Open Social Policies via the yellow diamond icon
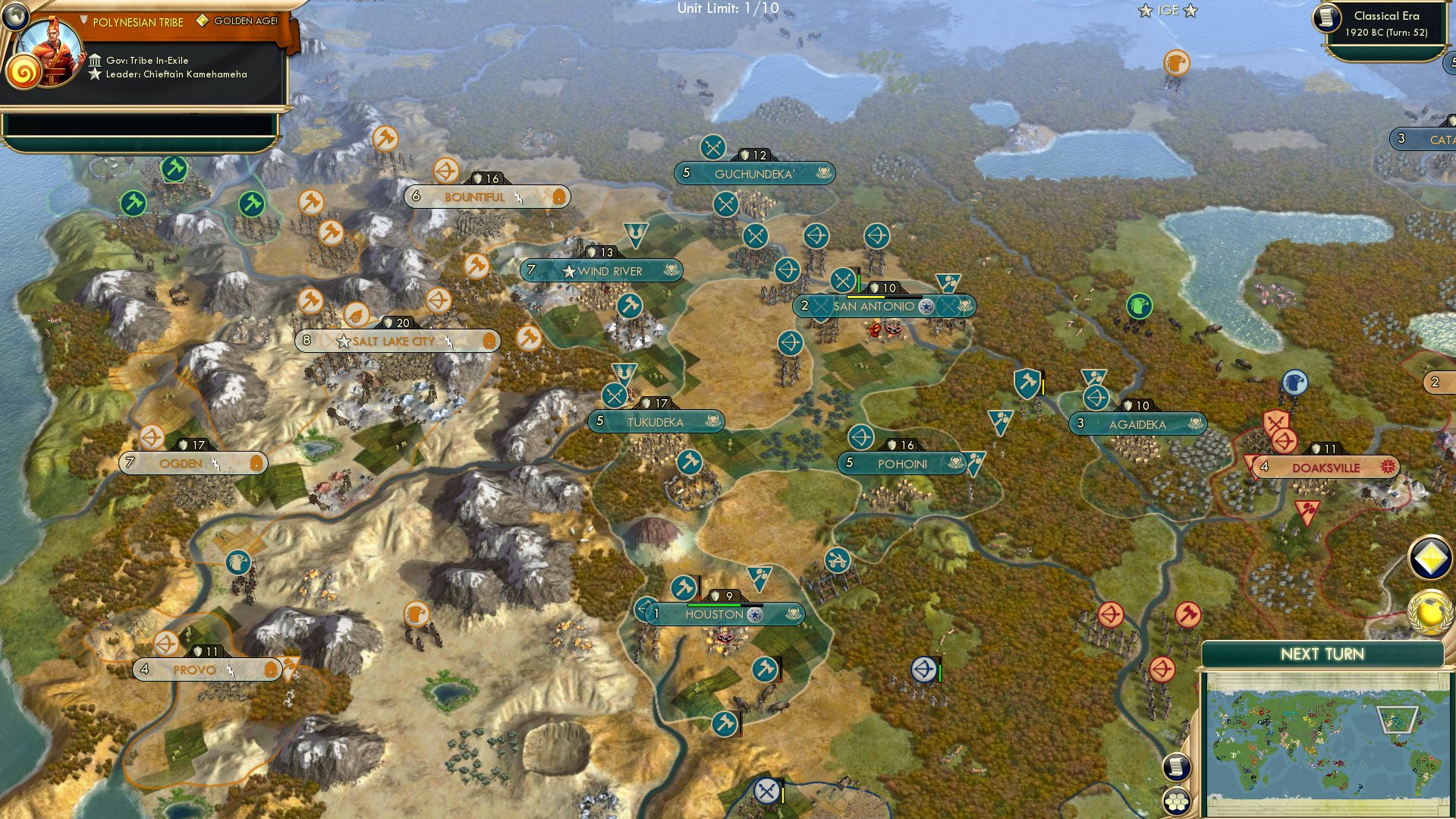The width and height of the screenshot is (1456, 819). pyautogui.click(x=1429, y=556)
